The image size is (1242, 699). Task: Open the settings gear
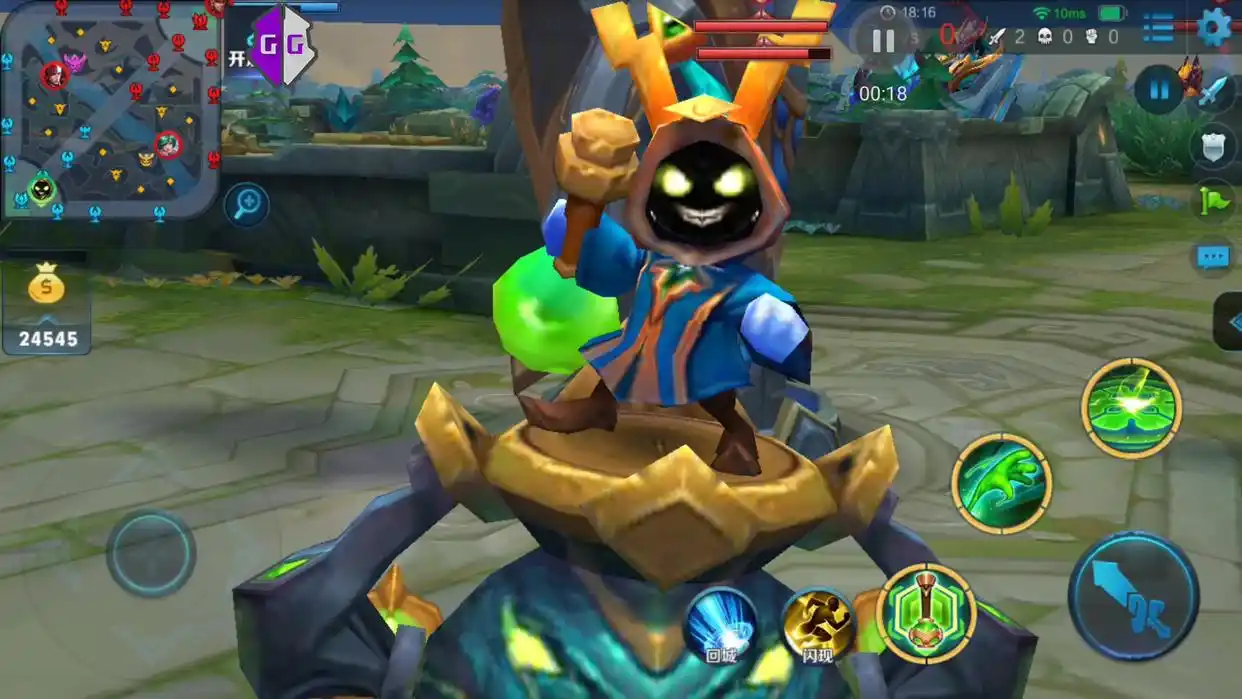point(1213,27)
